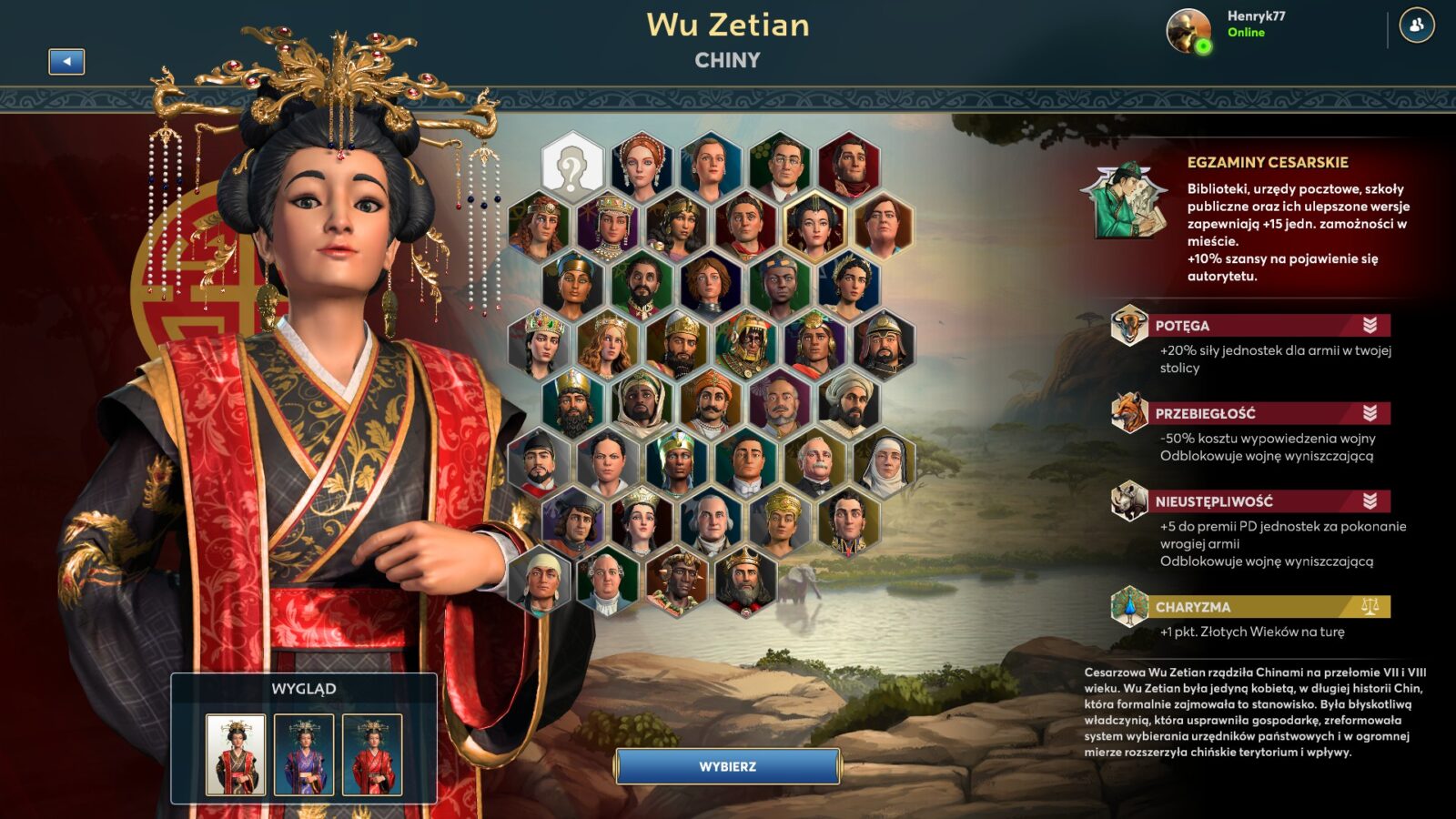Go back using the blue arrow button
Viewport: 1456px width, 819px height.
pos(66,62)
